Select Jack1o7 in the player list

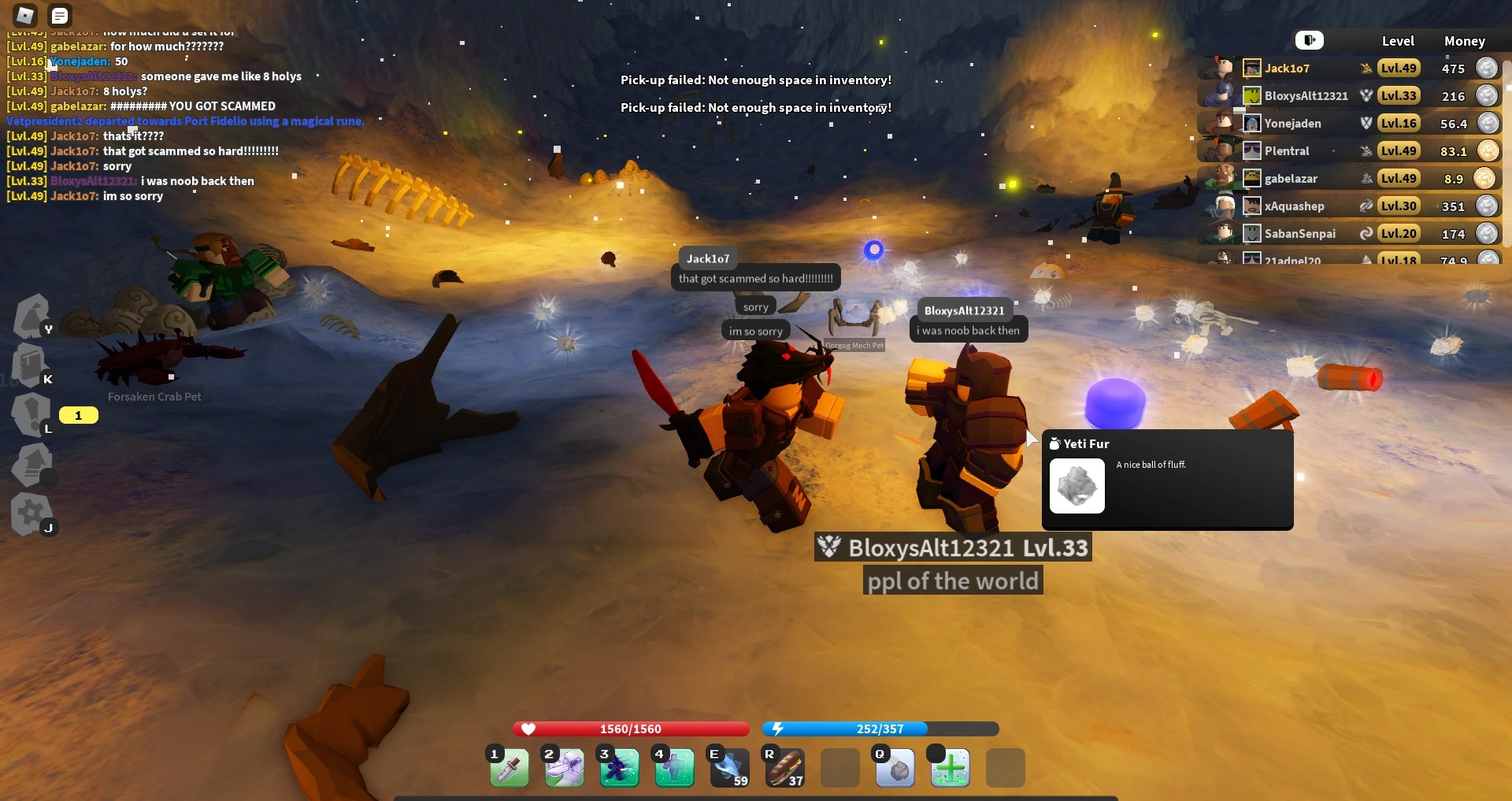point(1287,69)
